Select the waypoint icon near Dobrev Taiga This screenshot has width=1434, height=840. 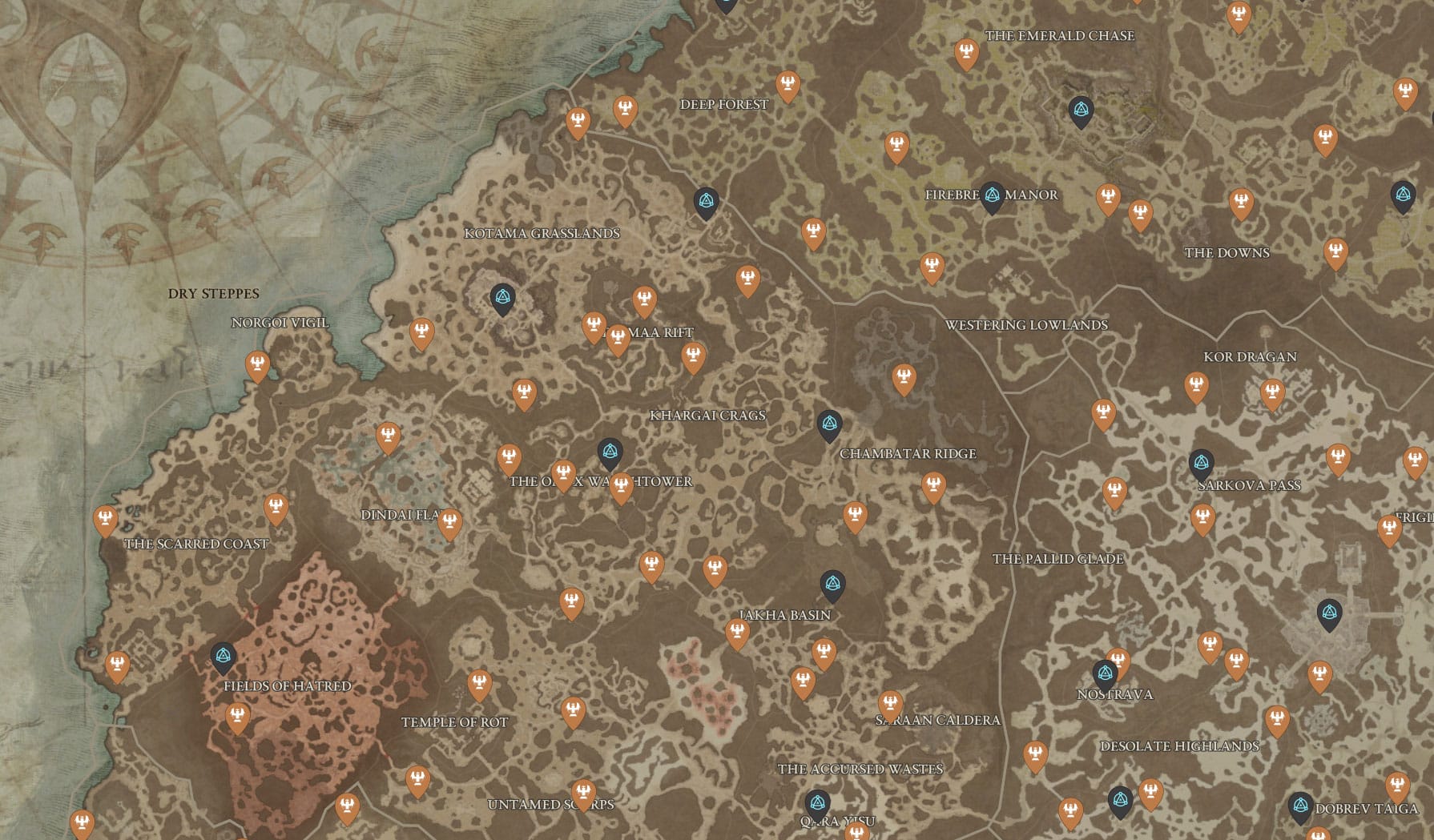(1302, 803)
